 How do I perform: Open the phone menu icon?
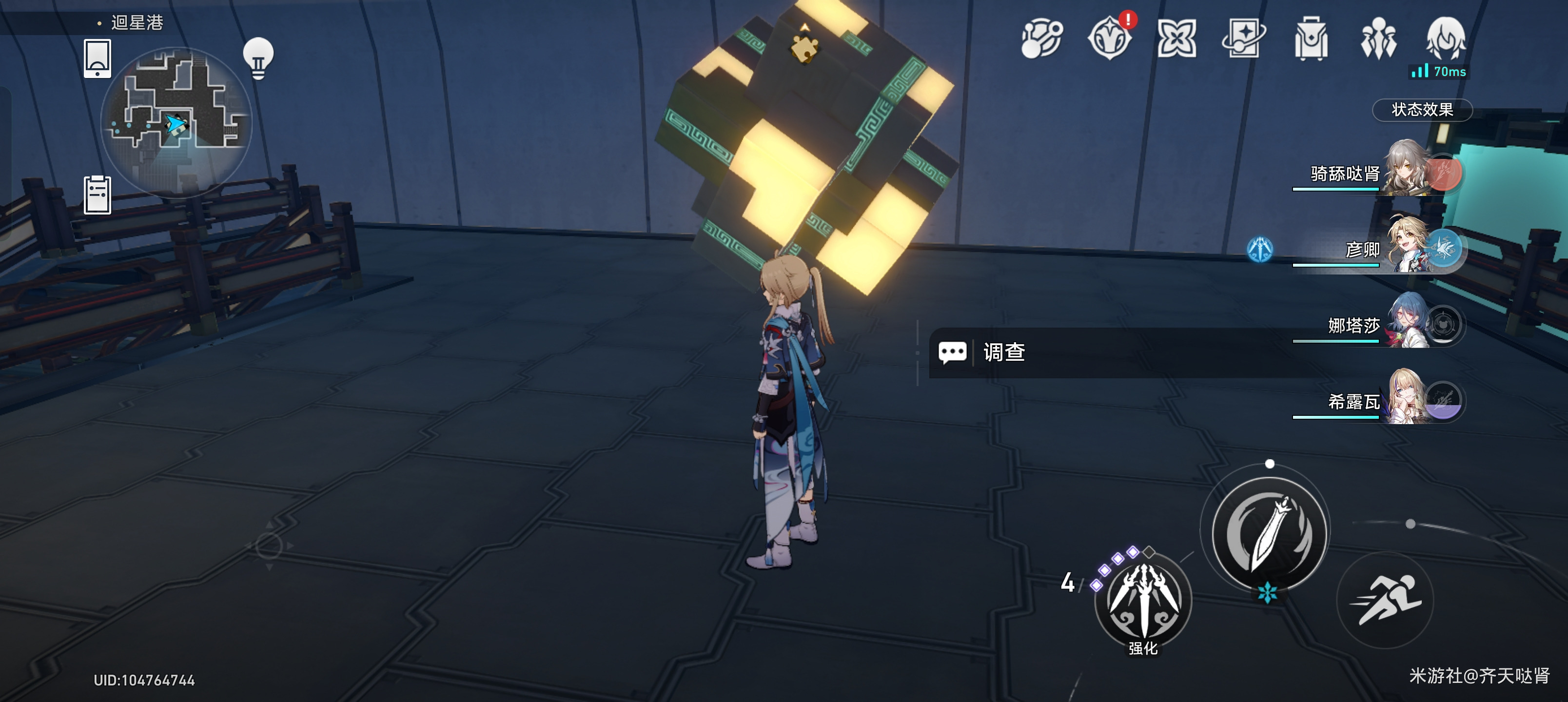point(98,58)
